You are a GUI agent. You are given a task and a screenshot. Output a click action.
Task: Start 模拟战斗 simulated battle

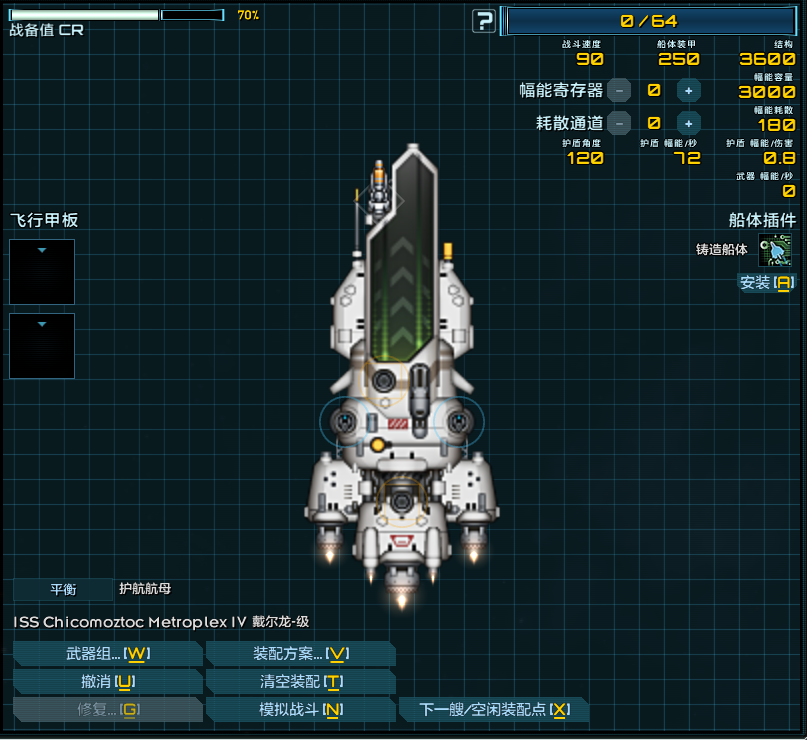tap(300, 710)
